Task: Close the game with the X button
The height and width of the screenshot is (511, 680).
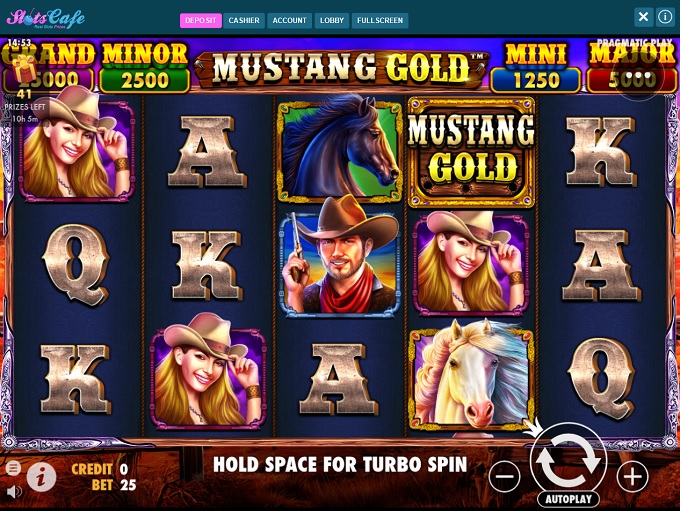Action: tap(644, 17)
